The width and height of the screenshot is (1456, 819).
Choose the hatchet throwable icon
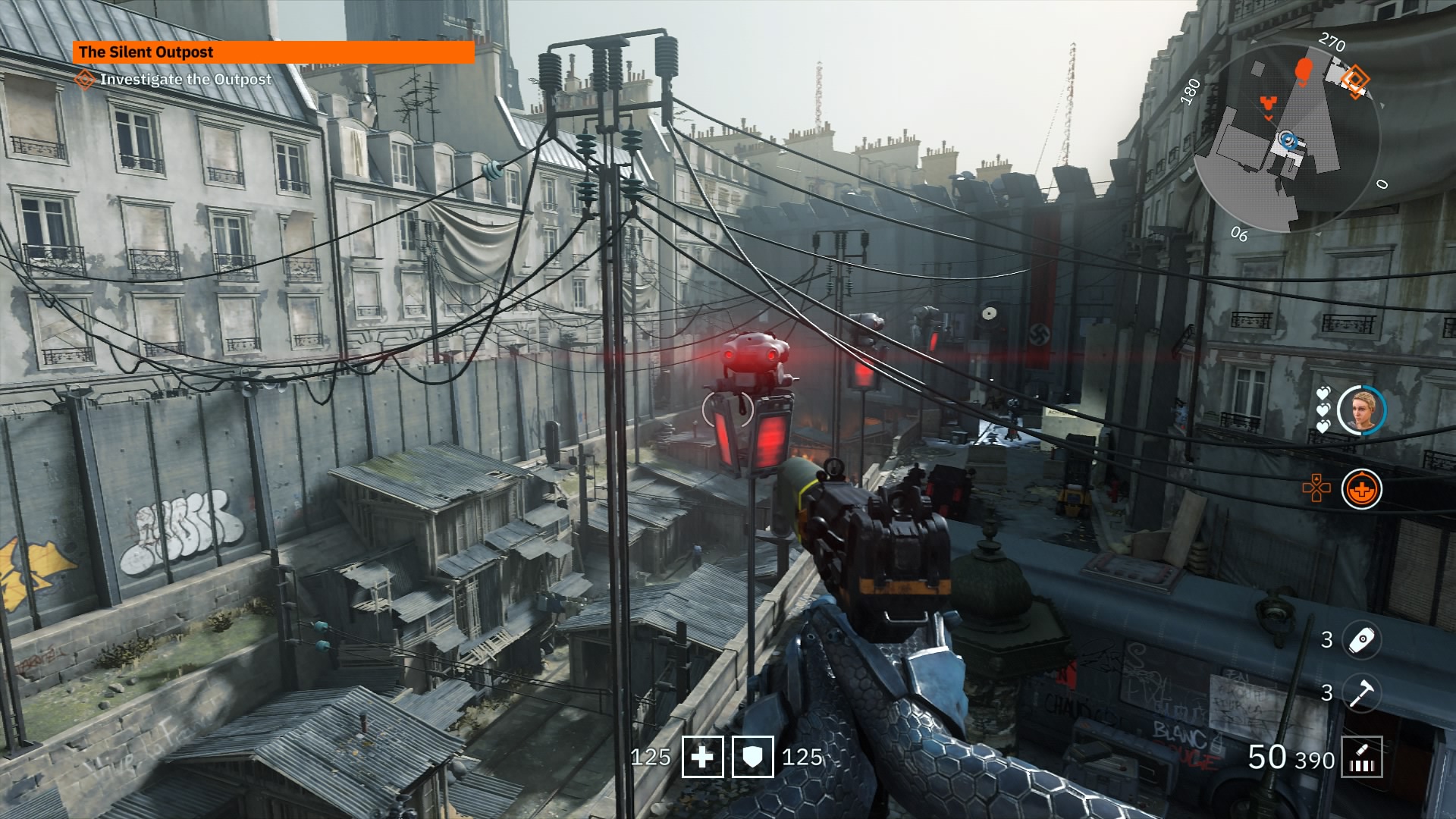point(1361,692)
